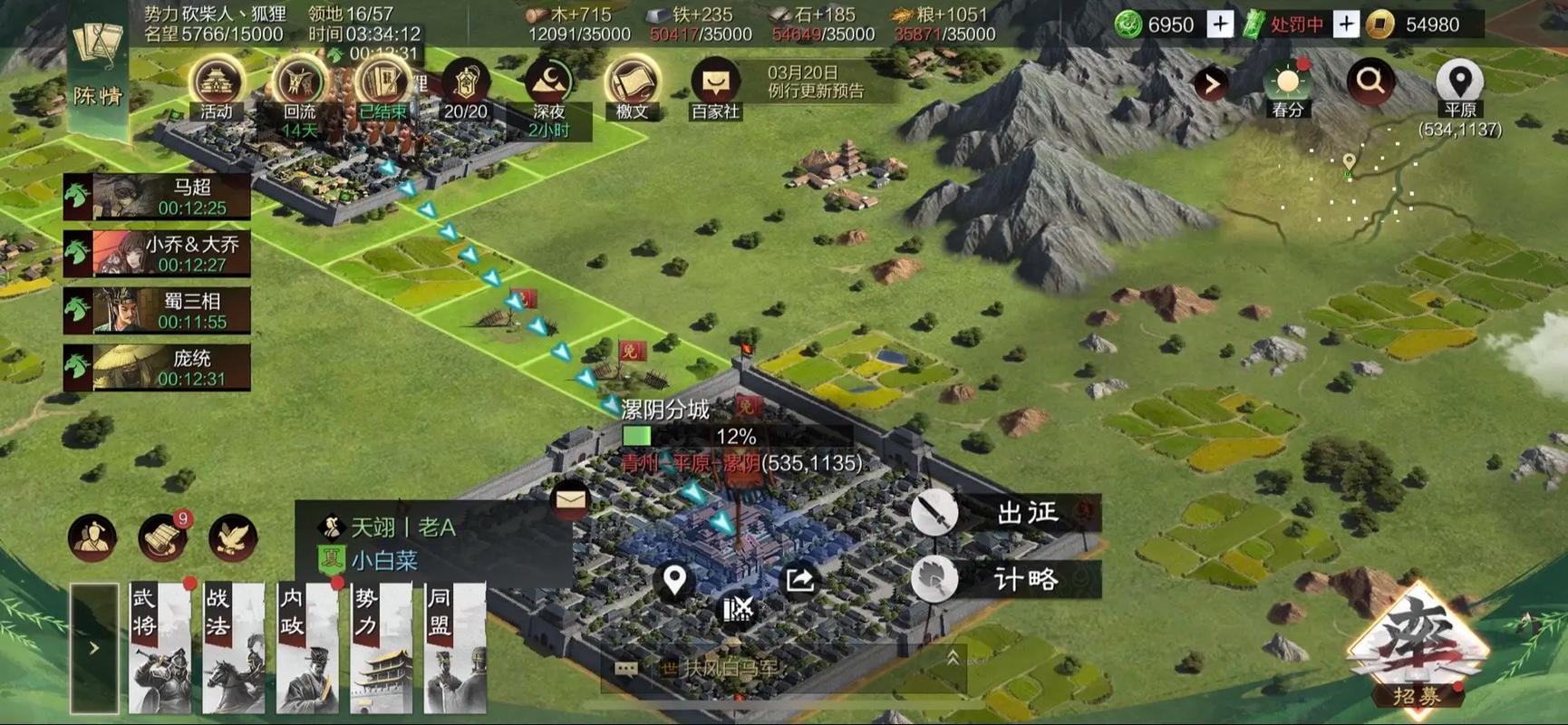
Task: Choose the 计略 stratagem action
Action: 1006,579
